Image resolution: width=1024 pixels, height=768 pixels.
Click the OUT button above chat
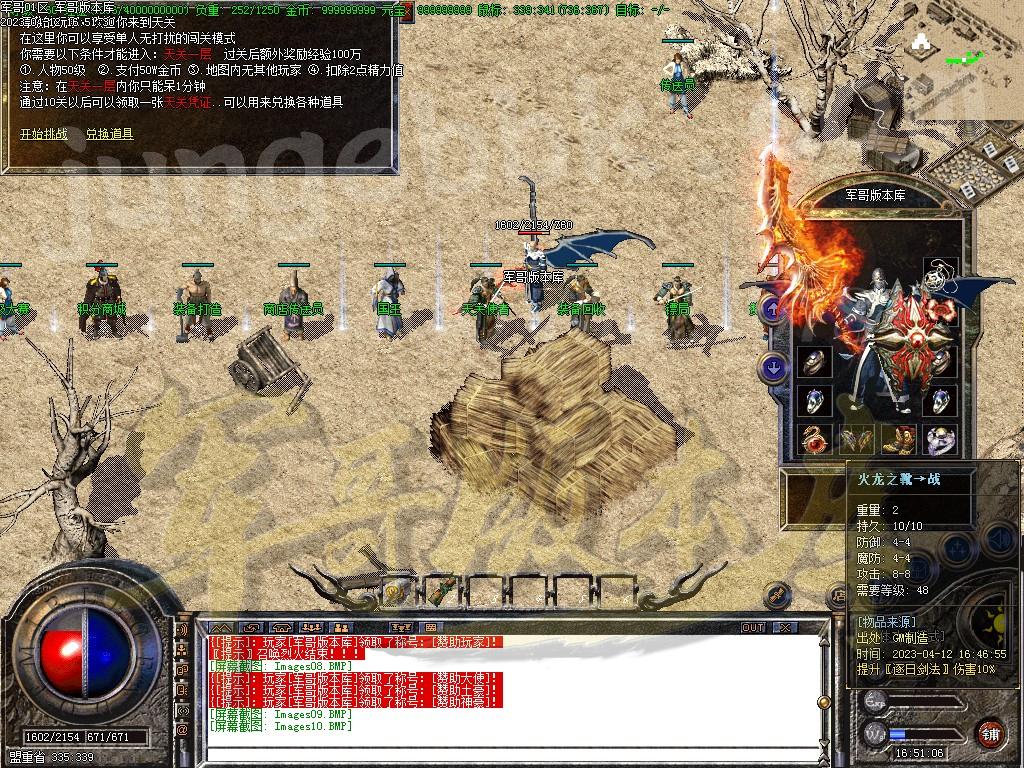(x=753, y=627)
